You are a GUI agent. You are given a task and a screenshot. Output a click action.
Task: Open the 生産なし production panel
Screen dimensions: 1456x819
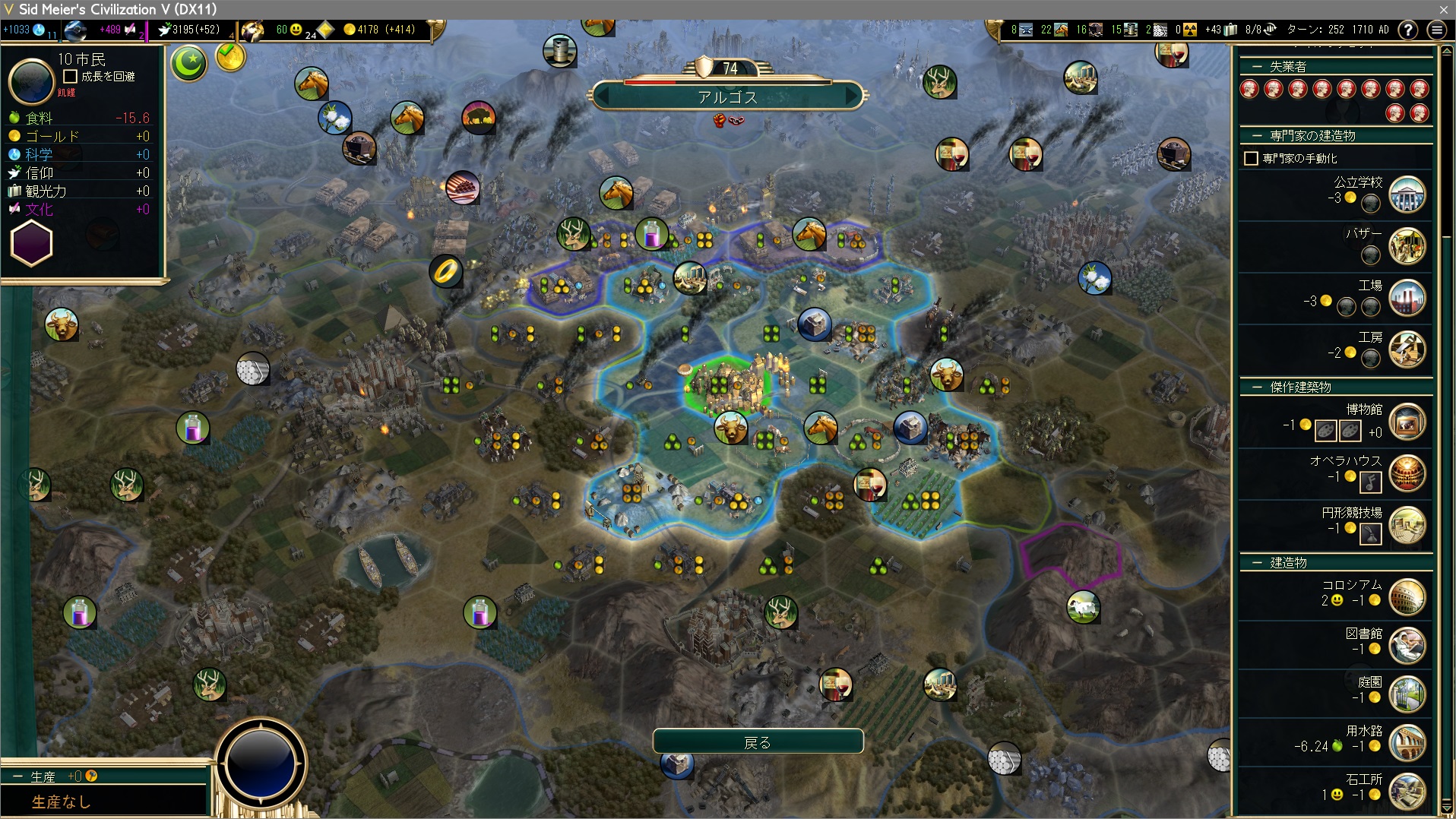click(61, 802)
